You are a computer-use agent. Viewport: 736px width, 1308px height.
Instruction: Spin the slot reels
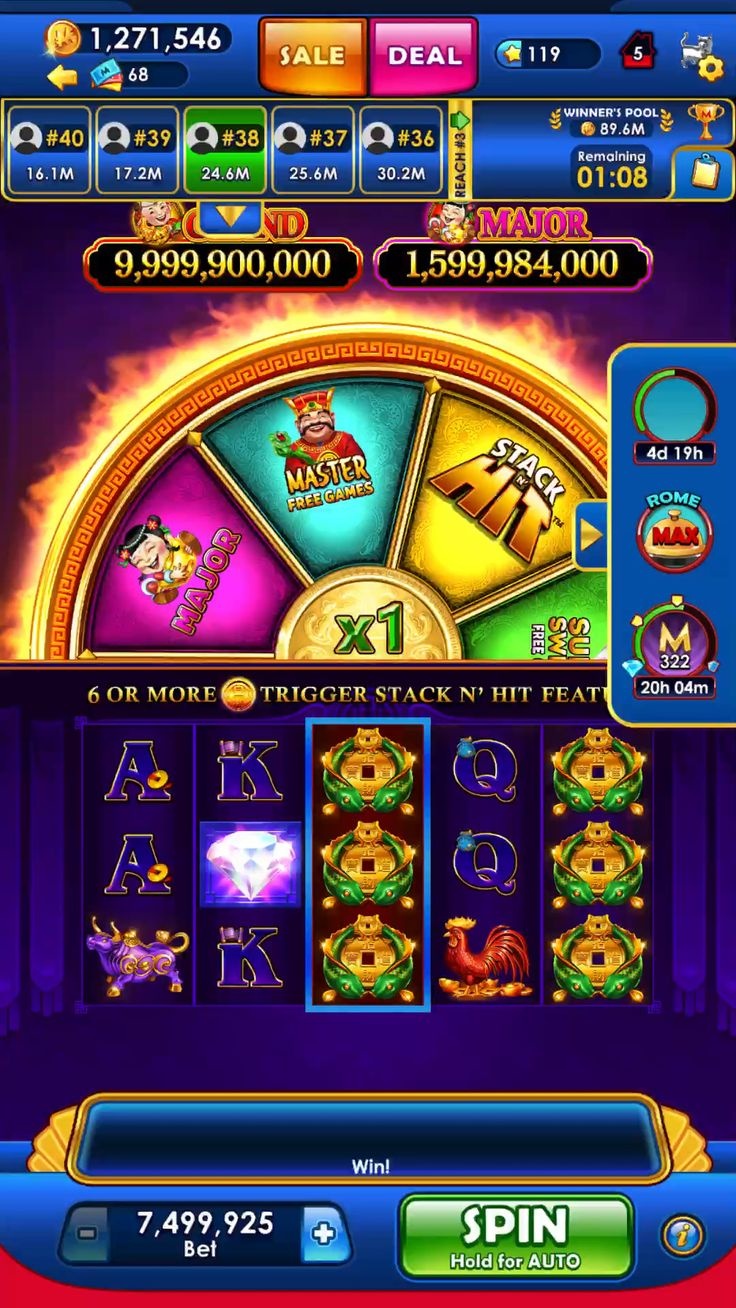[x=515, y=1236]
